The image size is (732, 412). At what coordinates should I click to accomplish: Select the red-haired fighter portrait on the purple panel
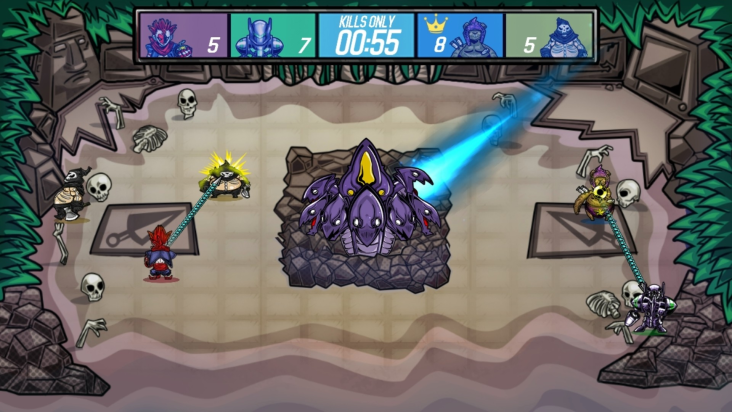coord(162,37)
